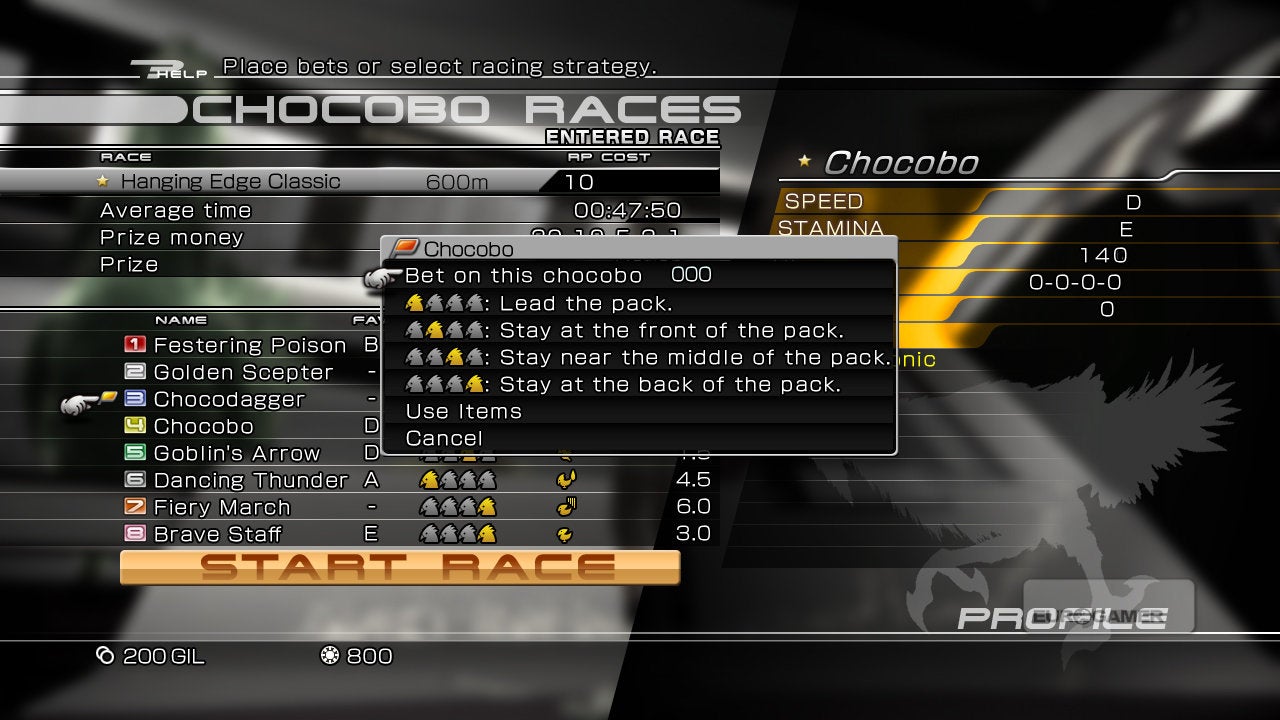1280x720 pixels.
Task: Select Festering Poison in the racer list
Action: pyautogui.click(x=249, y=345)
